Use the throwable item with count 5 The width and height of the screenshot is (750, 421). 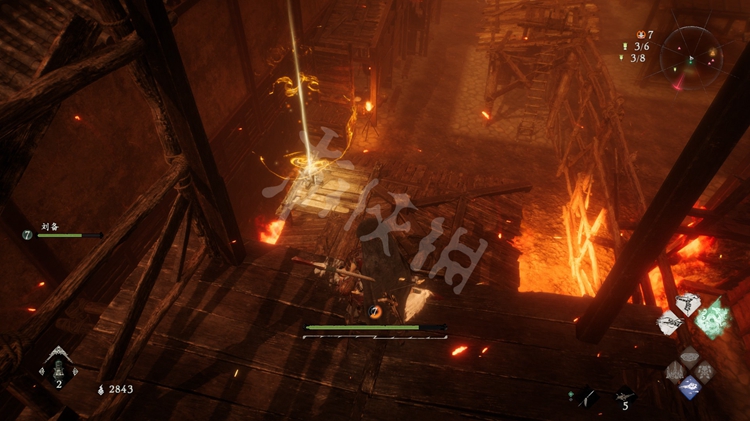click(624, 396)
